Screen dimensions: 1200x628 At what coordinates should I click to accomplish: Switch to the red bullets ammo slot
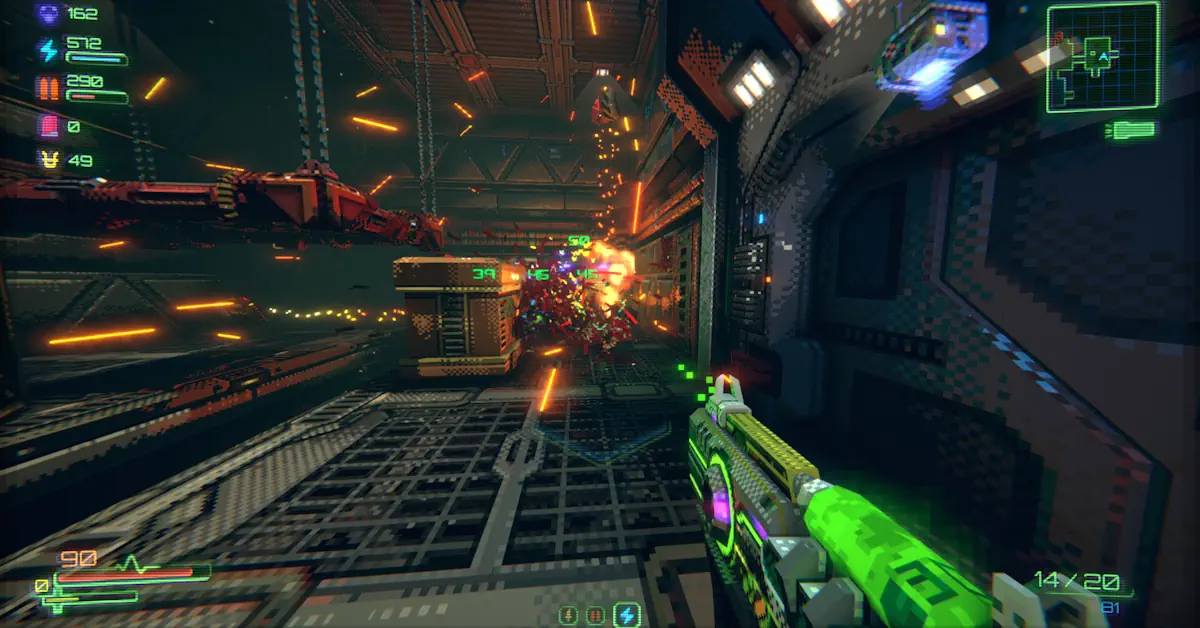coord(597,614)
